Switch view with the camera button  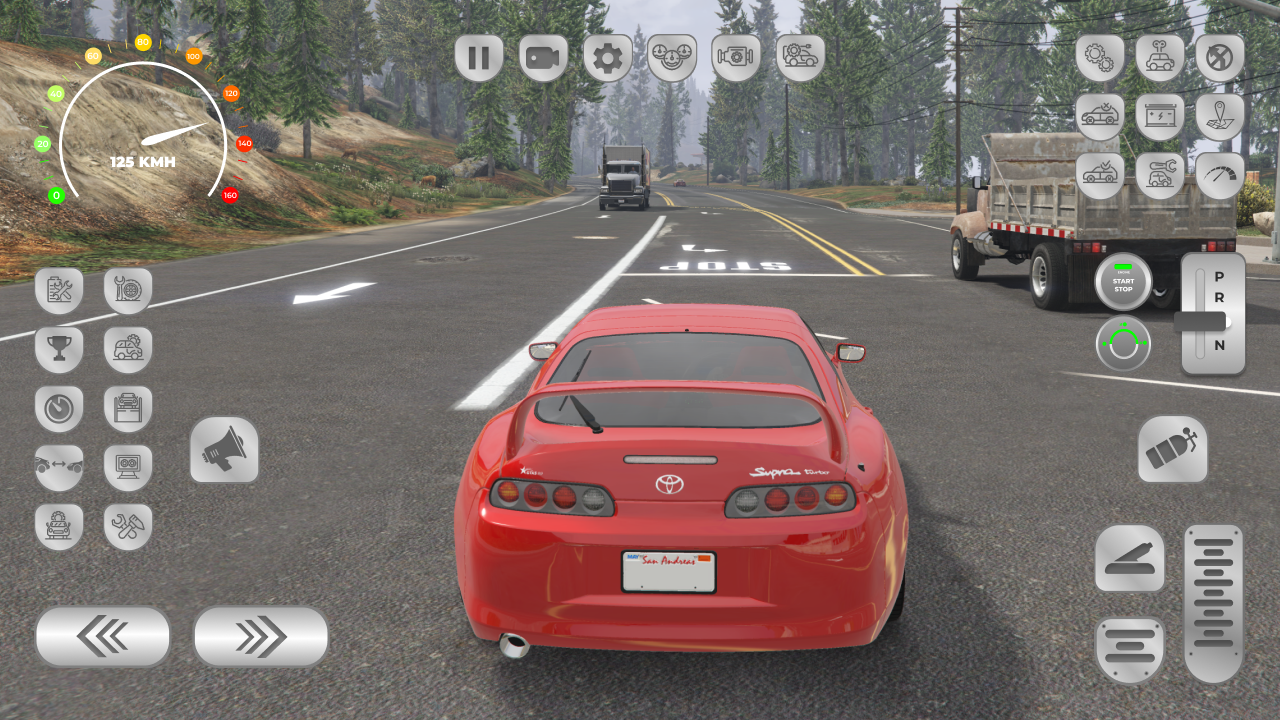pyautogui.click(x=543, y=58)
